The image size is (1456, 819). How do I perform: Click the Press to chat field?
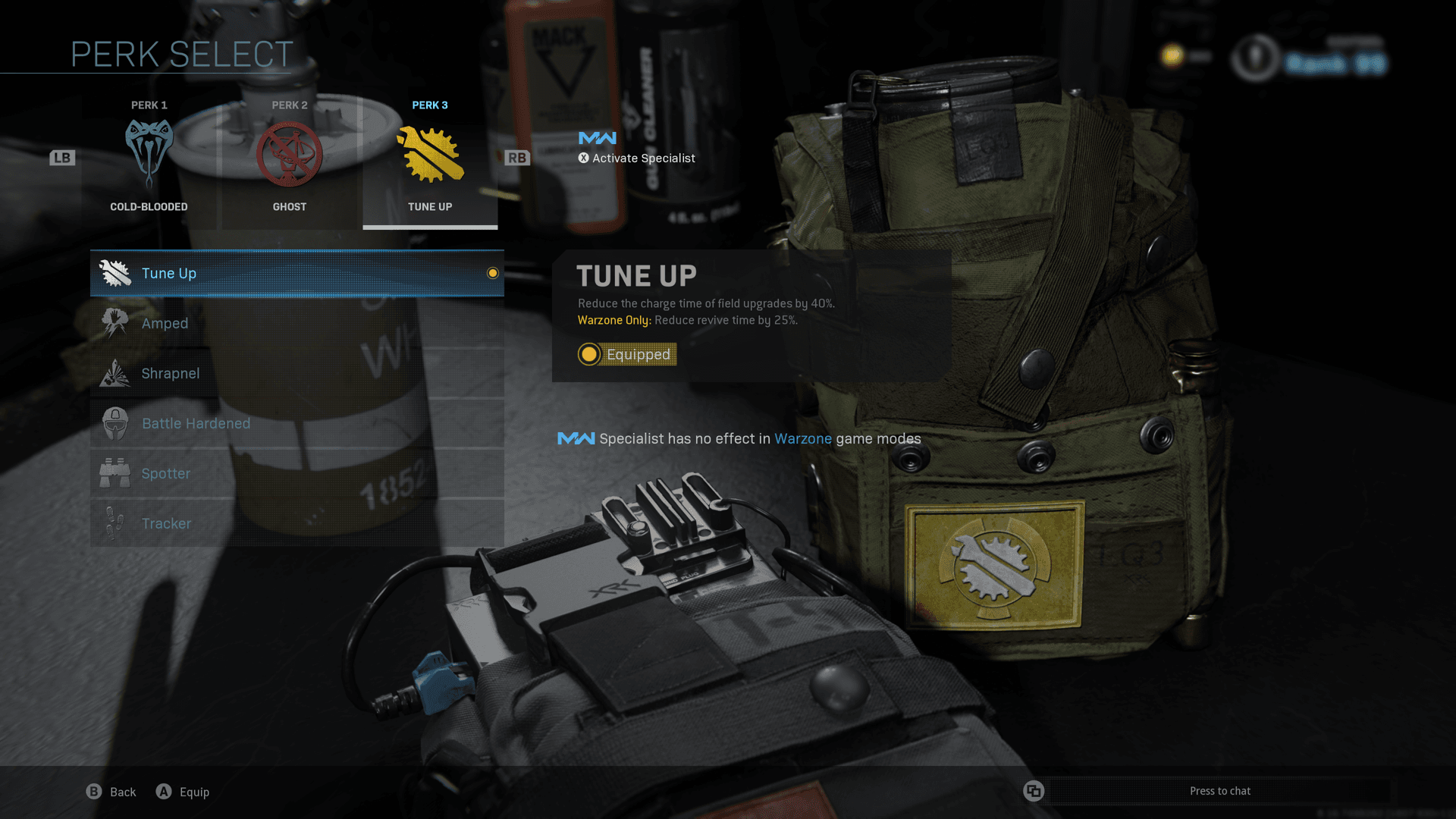[1219, 791]
